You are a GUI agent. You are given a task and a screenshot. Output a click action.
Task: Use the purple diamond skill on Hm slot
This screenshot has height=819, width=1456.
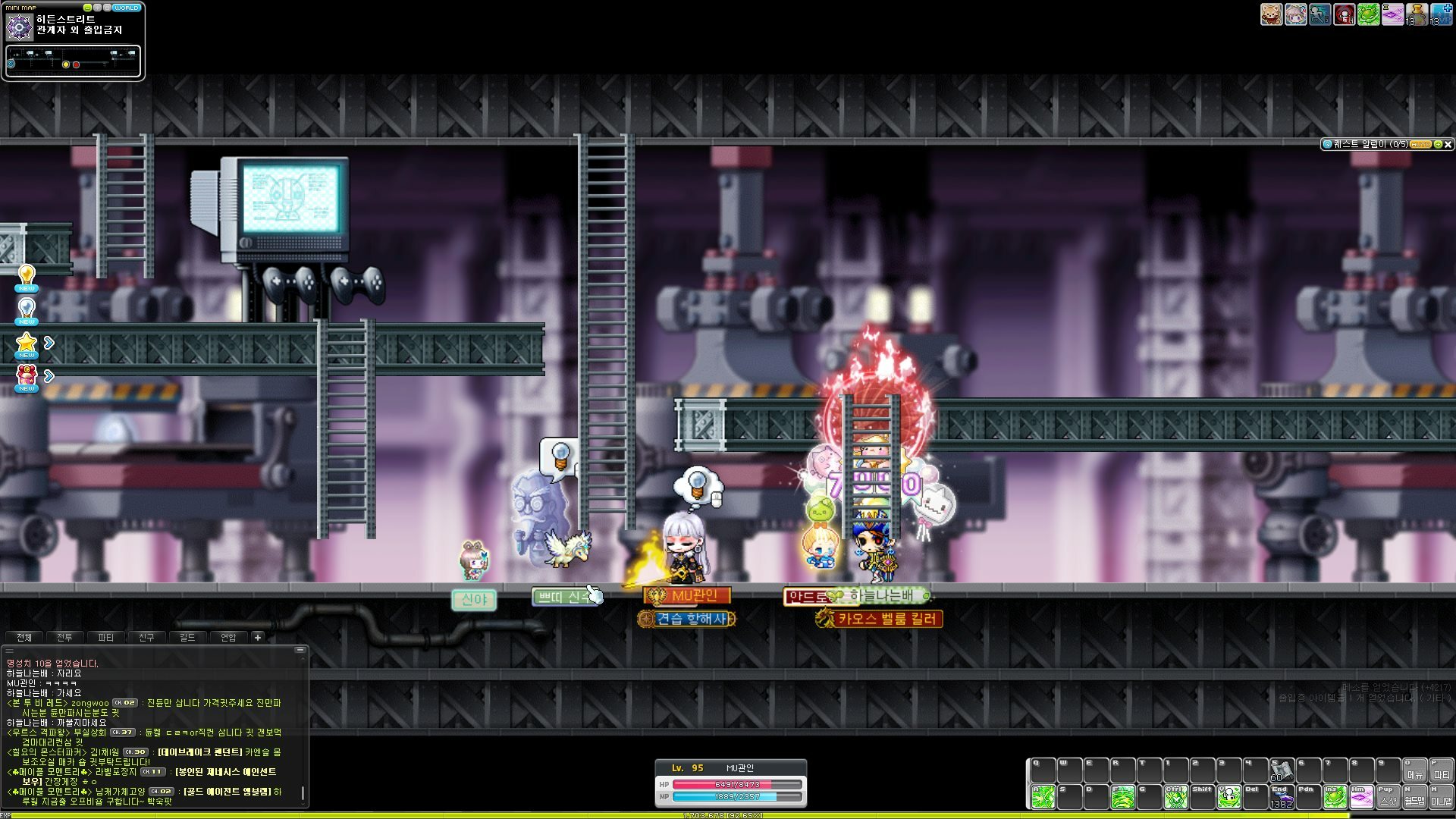point(1362,797)
